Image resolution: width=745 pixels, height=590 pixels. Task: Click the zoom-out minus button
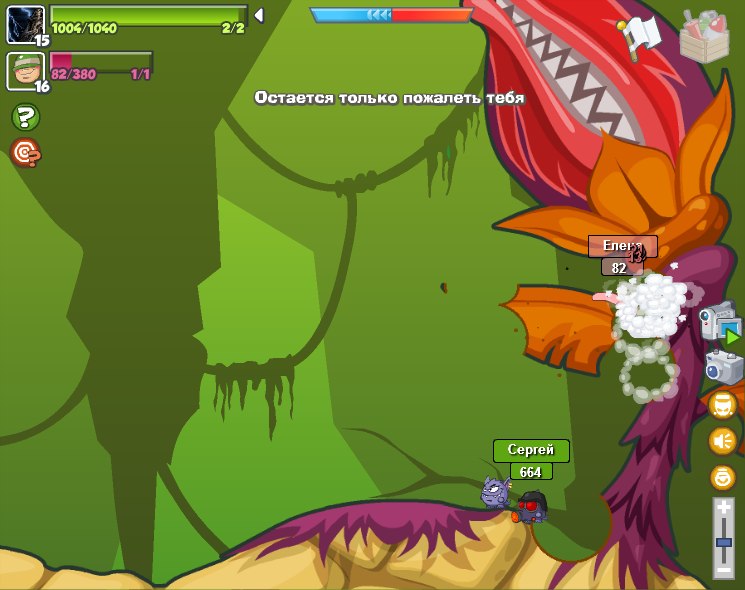pos(723,569)
